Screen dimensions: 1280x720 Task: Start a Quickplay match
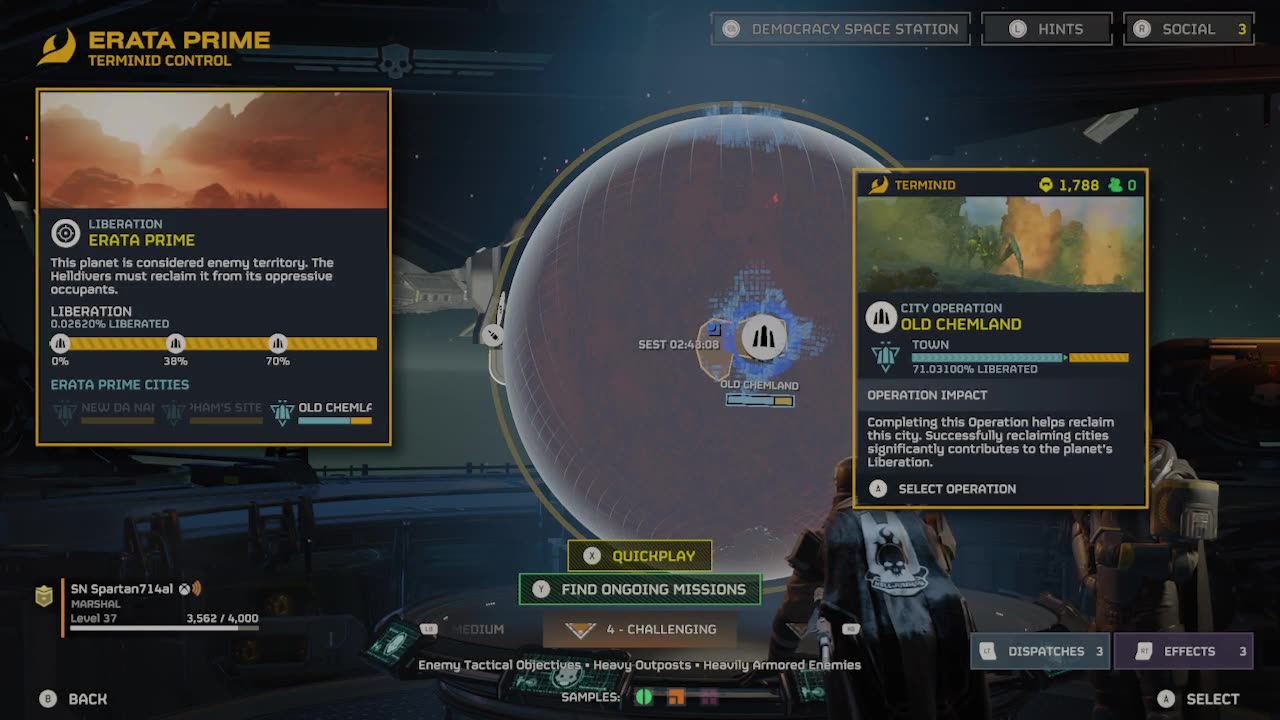640,556
